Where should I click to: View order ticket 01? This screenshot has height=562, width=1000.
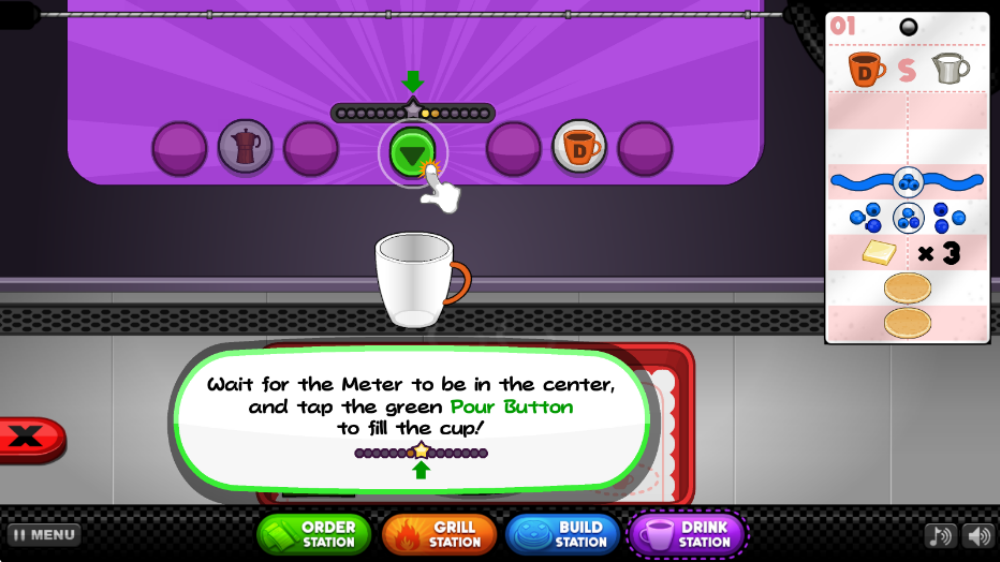[908, 176]
